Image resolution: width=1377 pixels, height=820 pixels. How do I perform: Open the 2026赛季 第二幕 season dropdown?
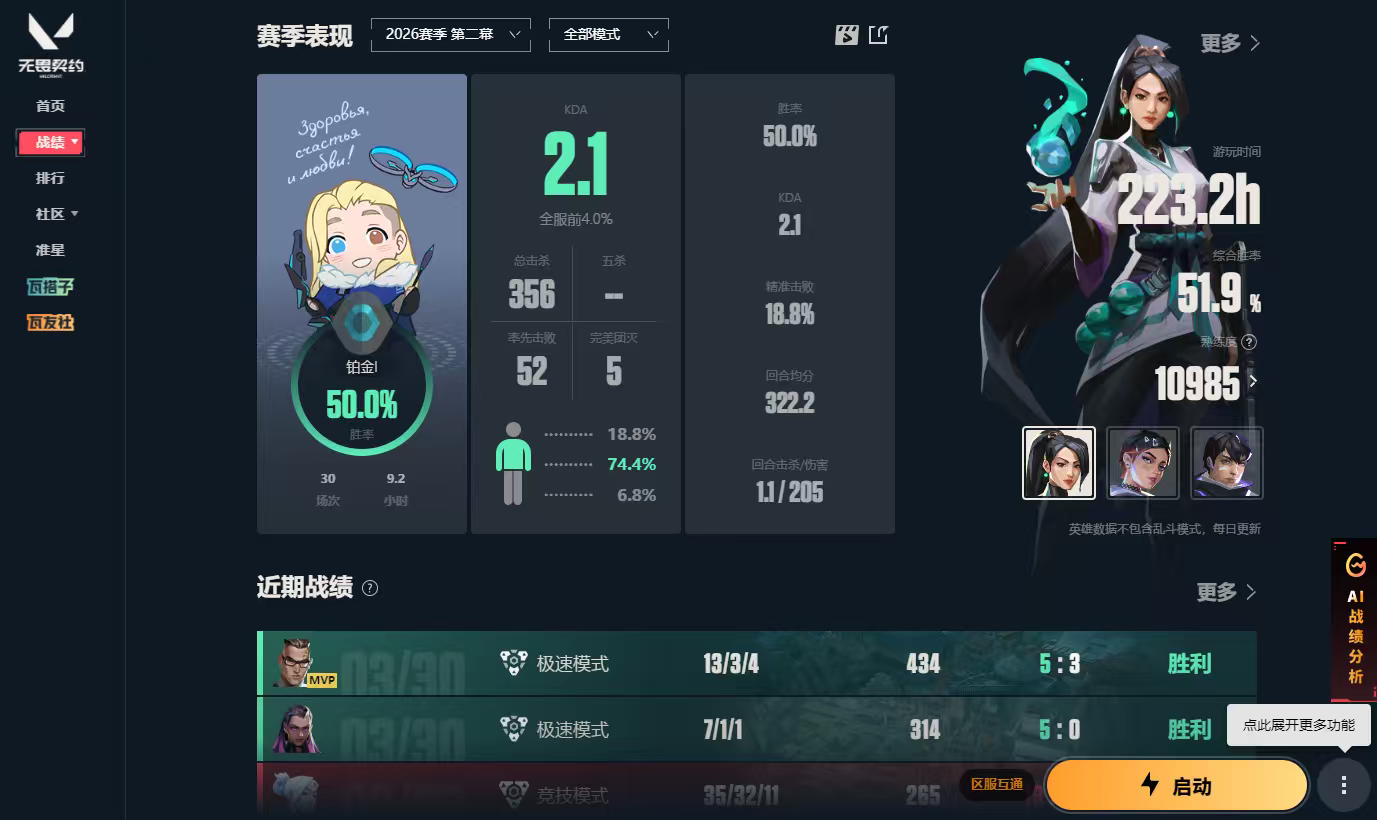450,34
